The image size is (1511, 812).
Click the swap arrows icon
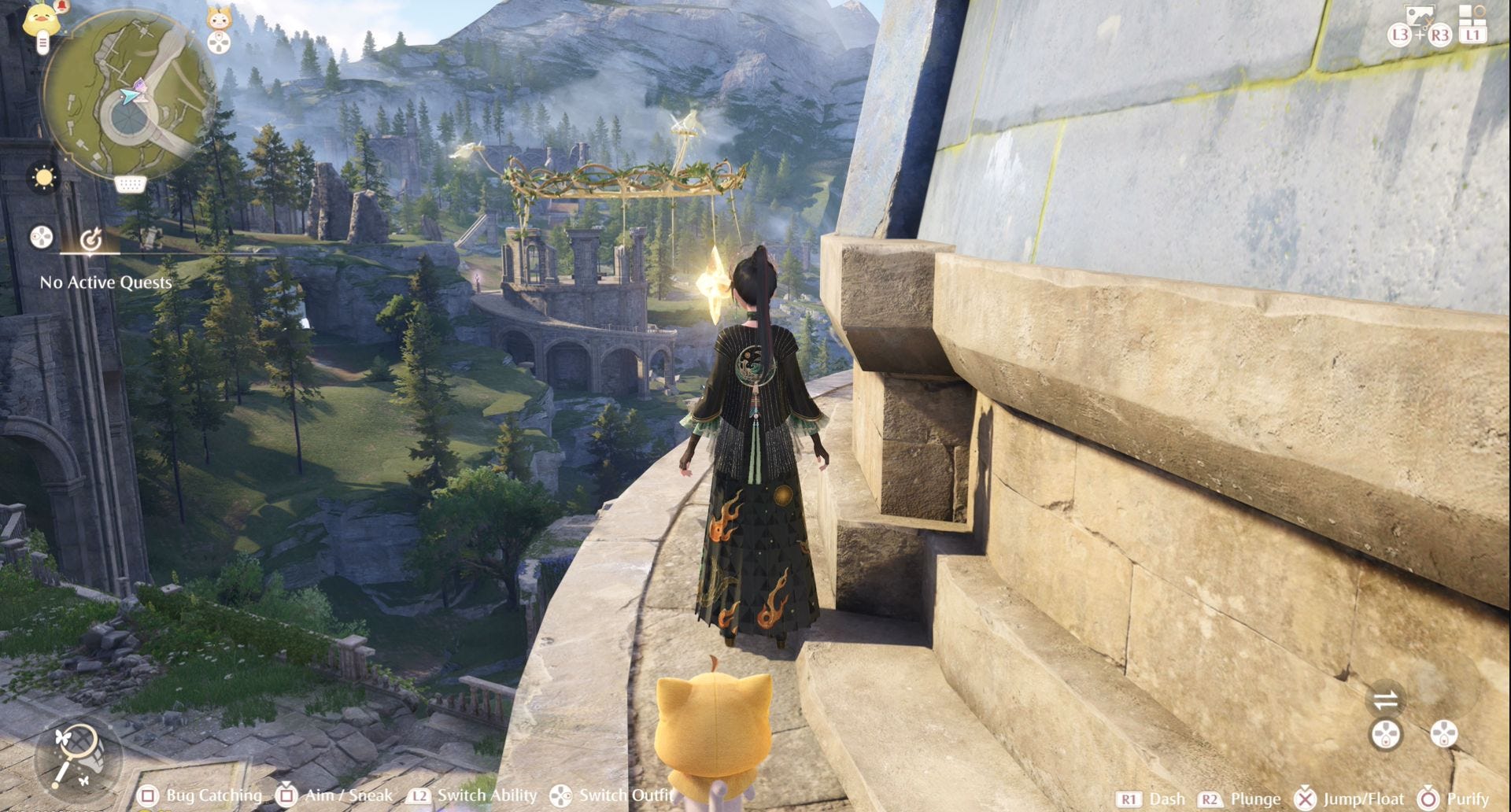1386,699
